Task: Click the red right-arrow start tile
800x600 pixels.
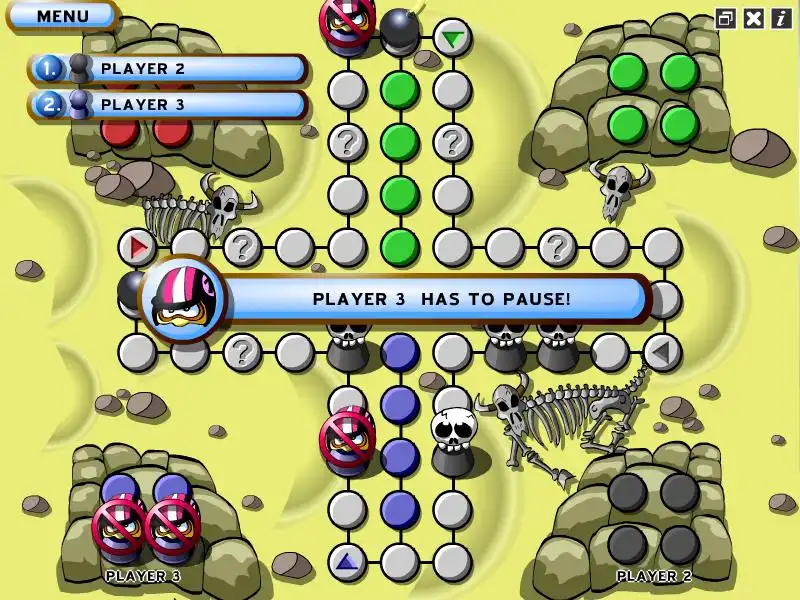Action: coord(137,246)
